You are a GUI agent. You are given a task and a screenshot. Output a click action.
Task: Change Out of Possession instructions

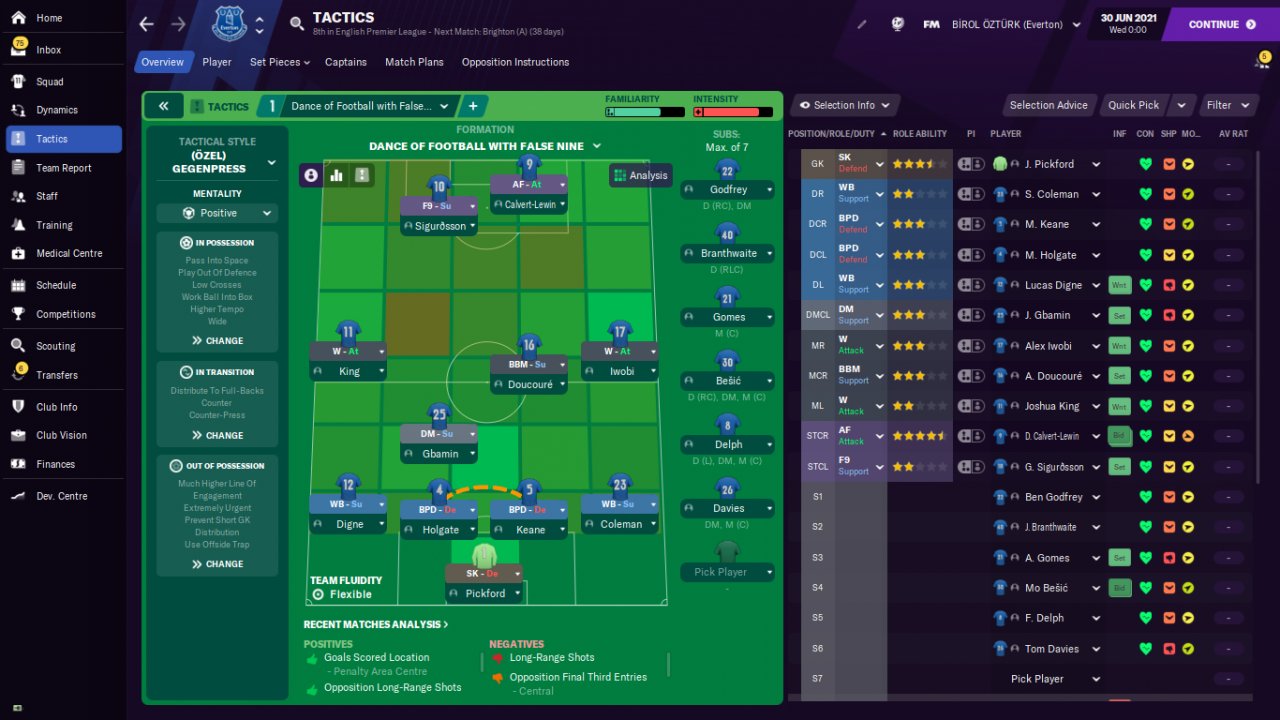217,564
